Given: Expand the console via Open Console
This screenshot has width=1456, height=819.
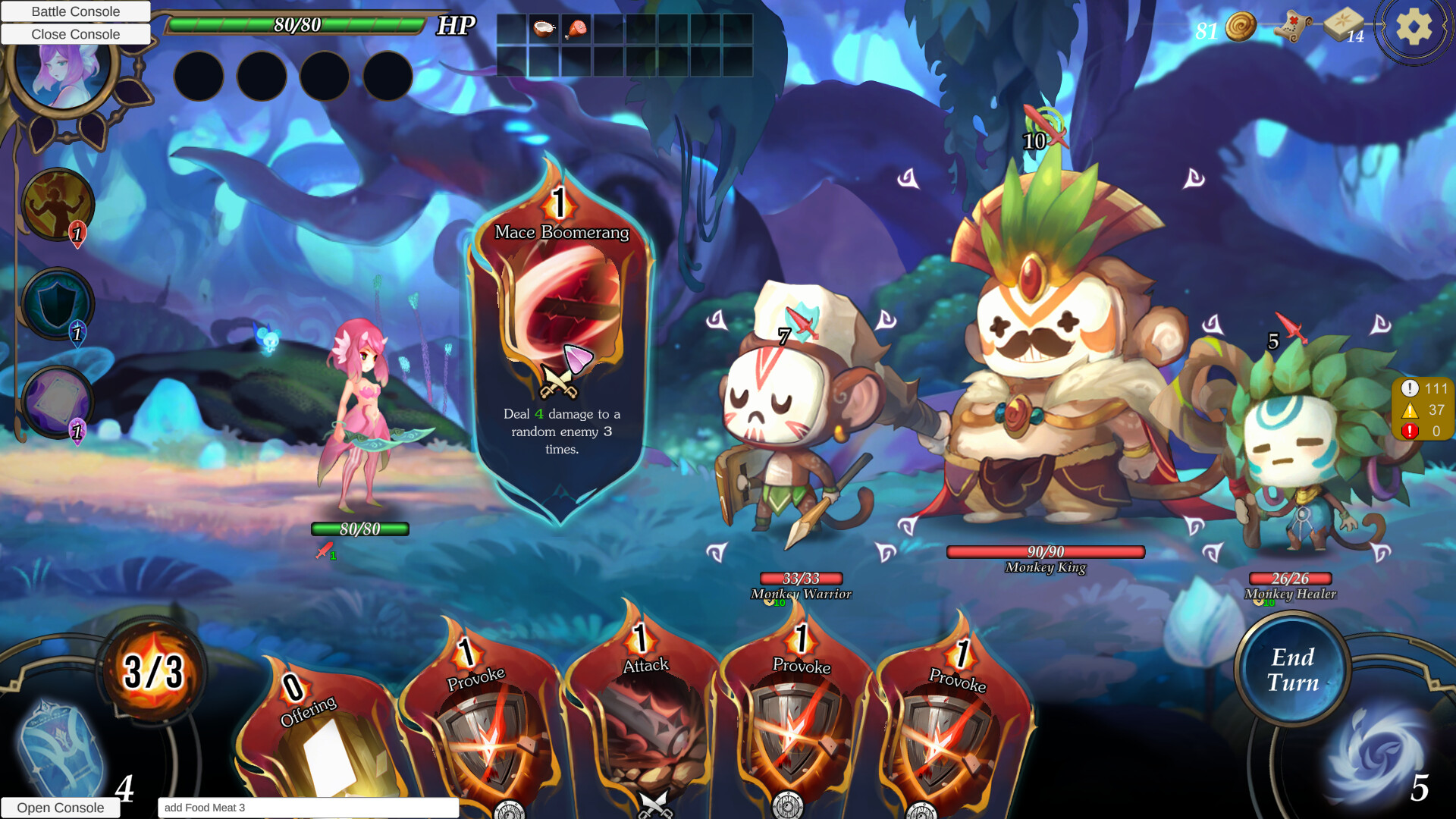Looking at the screenshot, I should [61, 808].
